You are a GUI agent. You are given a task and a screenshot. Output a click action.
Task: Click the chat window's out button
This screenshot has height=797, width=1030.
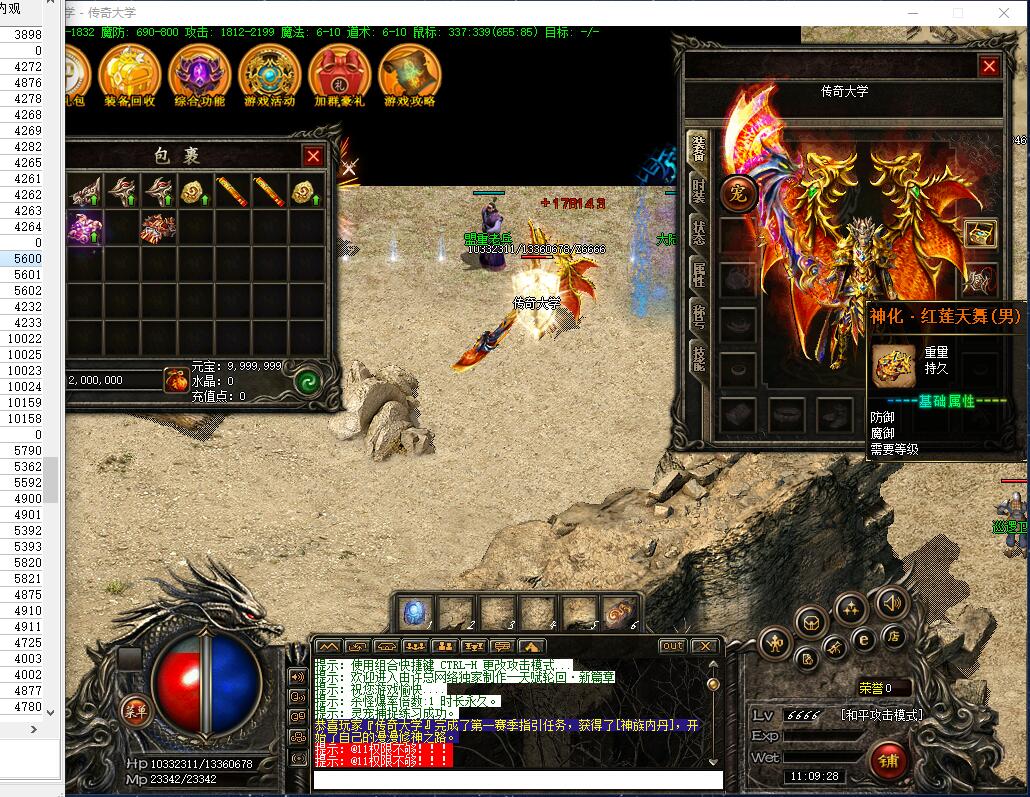click(x=673, y=646)
